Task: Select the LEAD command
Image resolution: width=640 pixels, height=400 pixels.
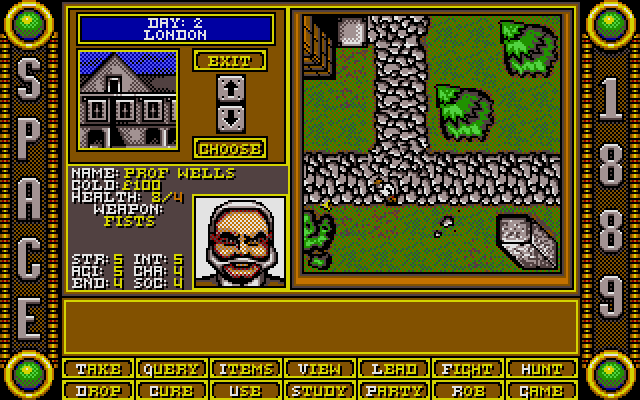Action: coord(393,369)
